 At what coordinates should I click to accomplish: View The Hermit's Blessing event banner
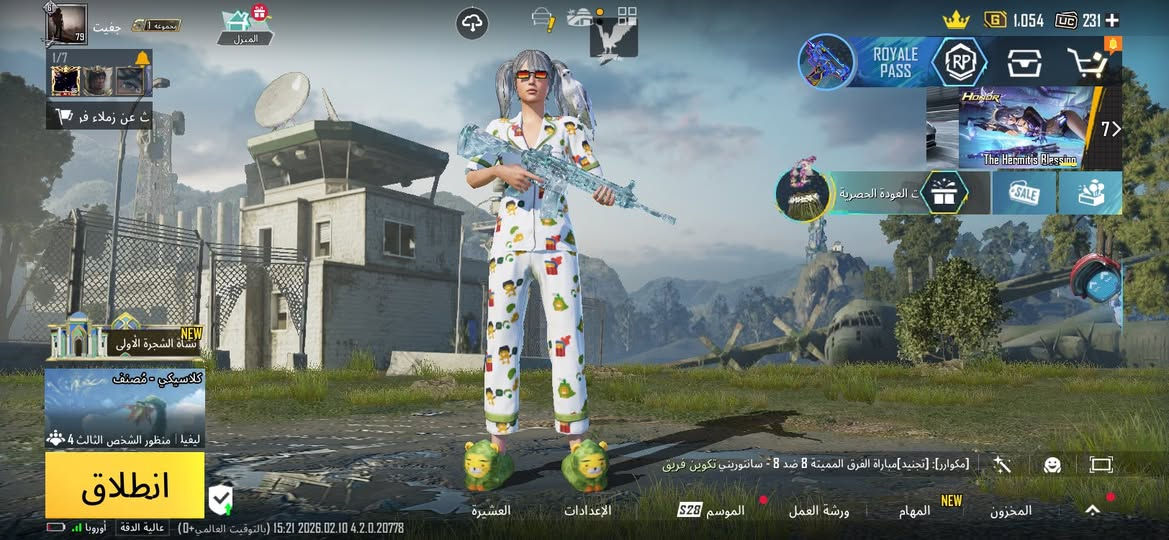[1030, 127]
